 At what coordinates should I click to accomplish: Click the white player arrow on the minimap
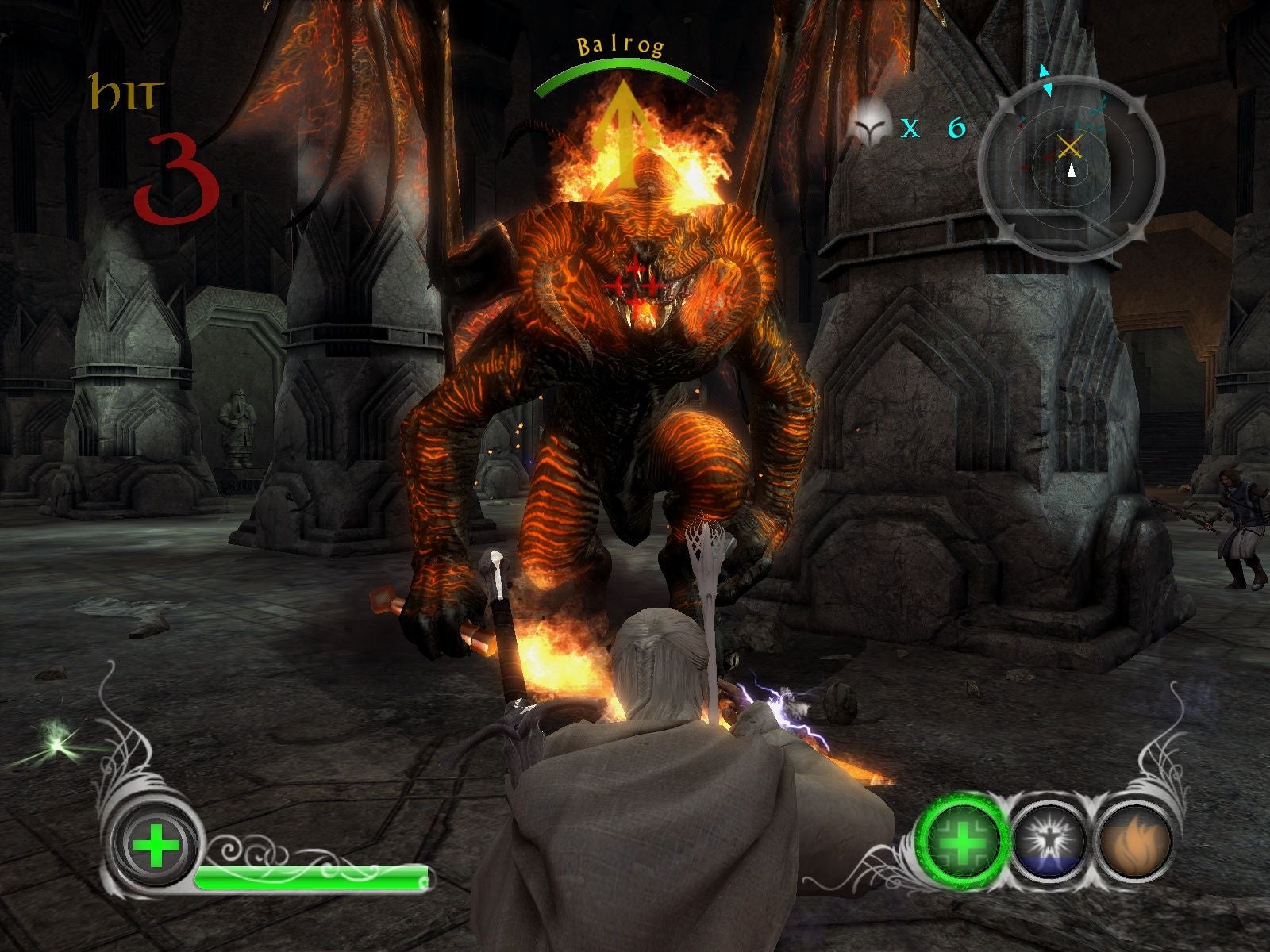pyautogui.click(x=1072, y=168)
